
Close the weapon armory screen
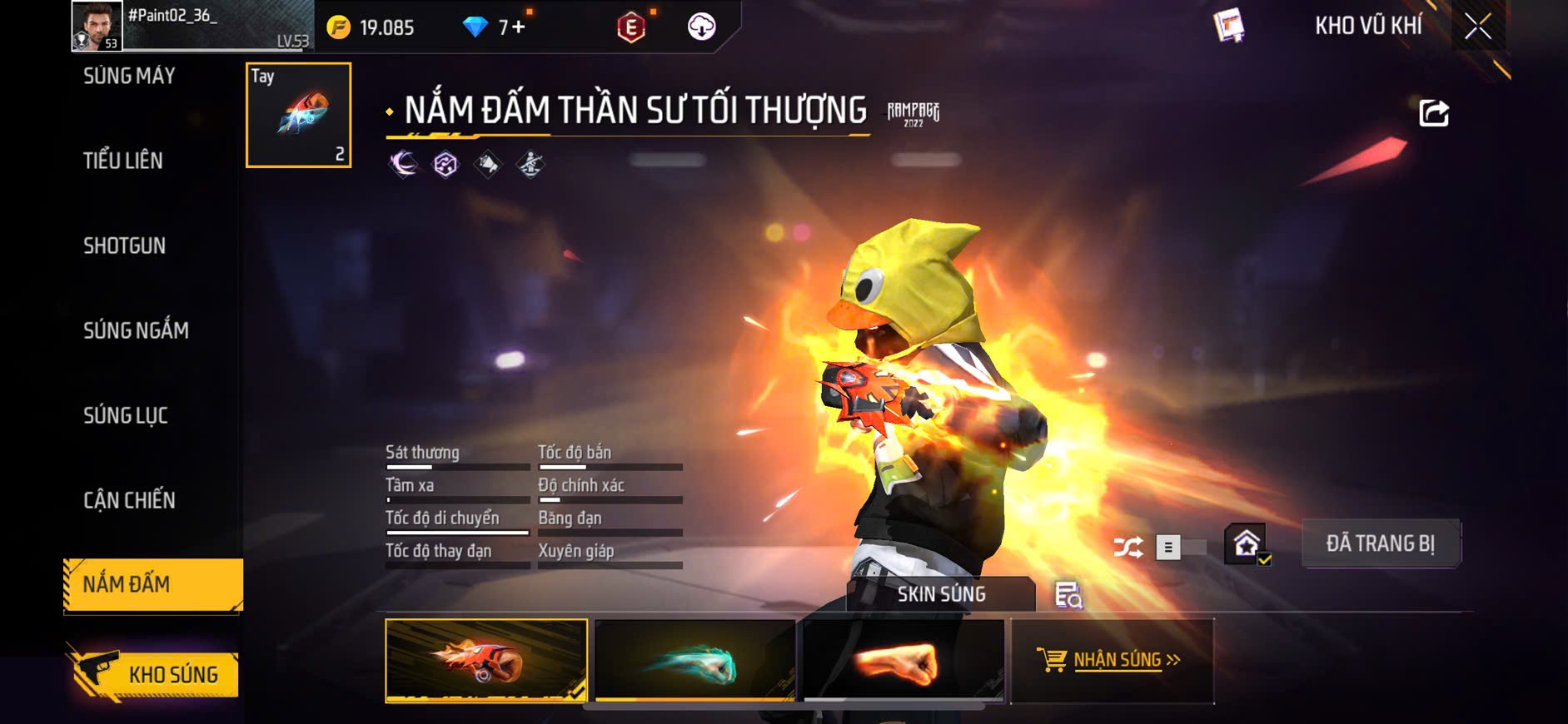pyautogui.click(x=1478, y=27)
